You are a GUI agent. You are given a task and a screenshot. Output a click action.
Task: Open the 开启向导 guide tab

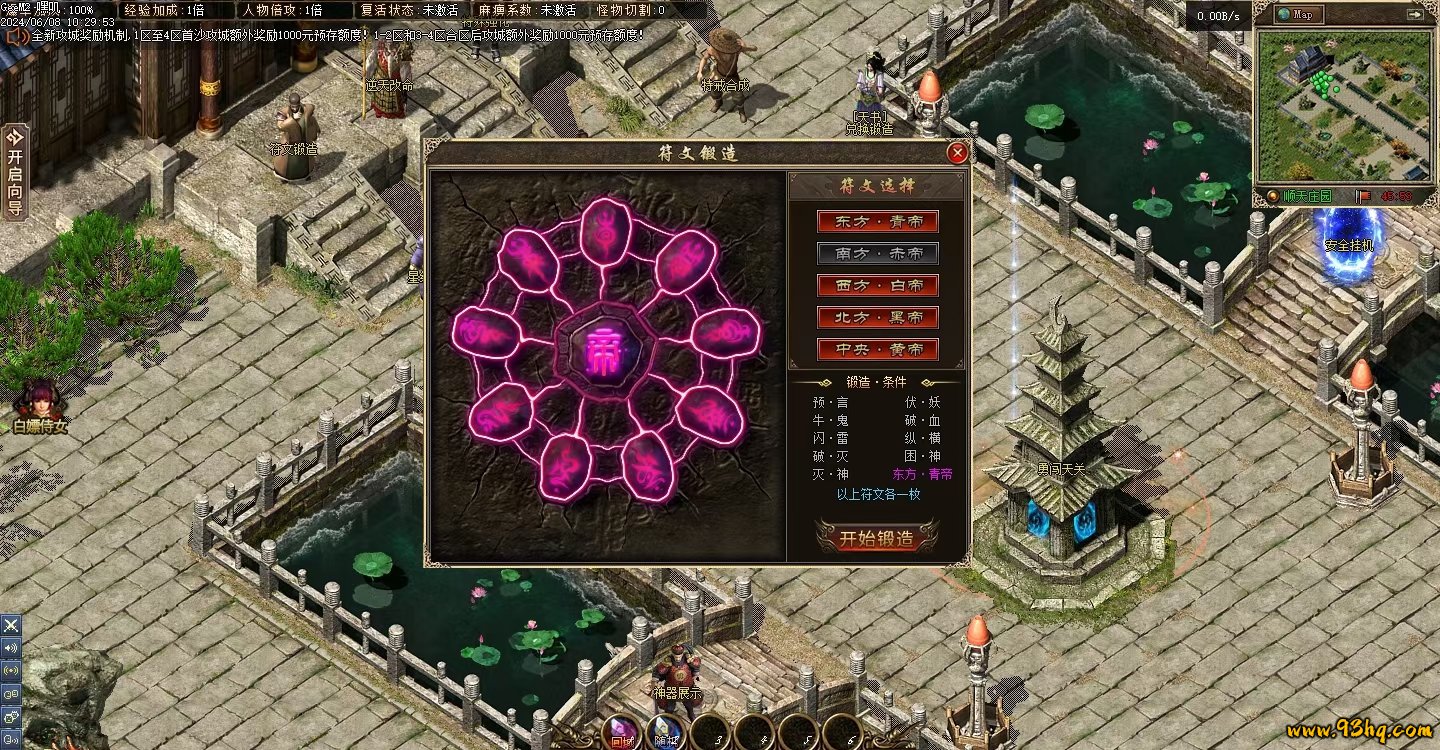click(14, 171)
